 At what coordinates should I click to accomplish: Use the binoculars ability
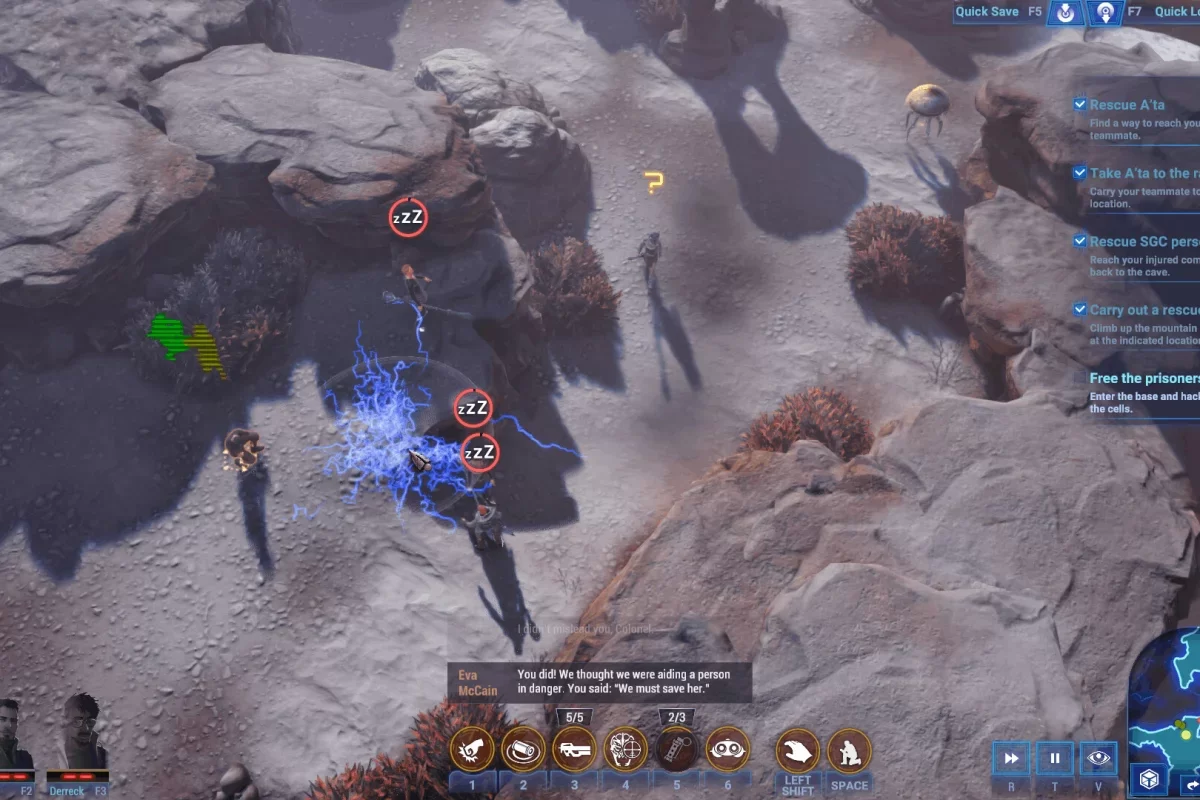pyautogui.click(x=728, y=749)
